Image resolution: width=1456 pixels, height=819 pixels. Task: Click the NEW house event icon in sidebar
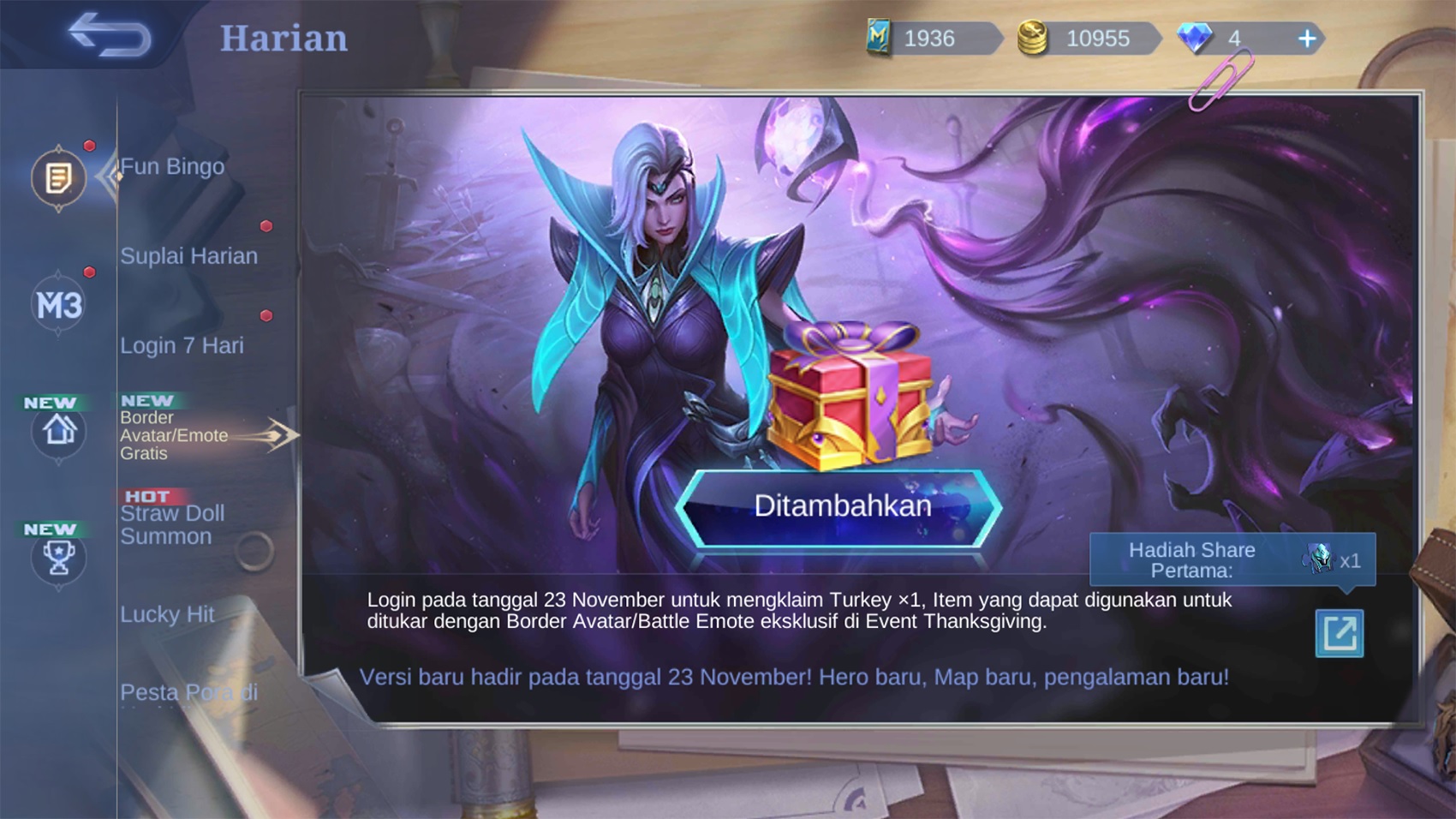tap(57, 433)
